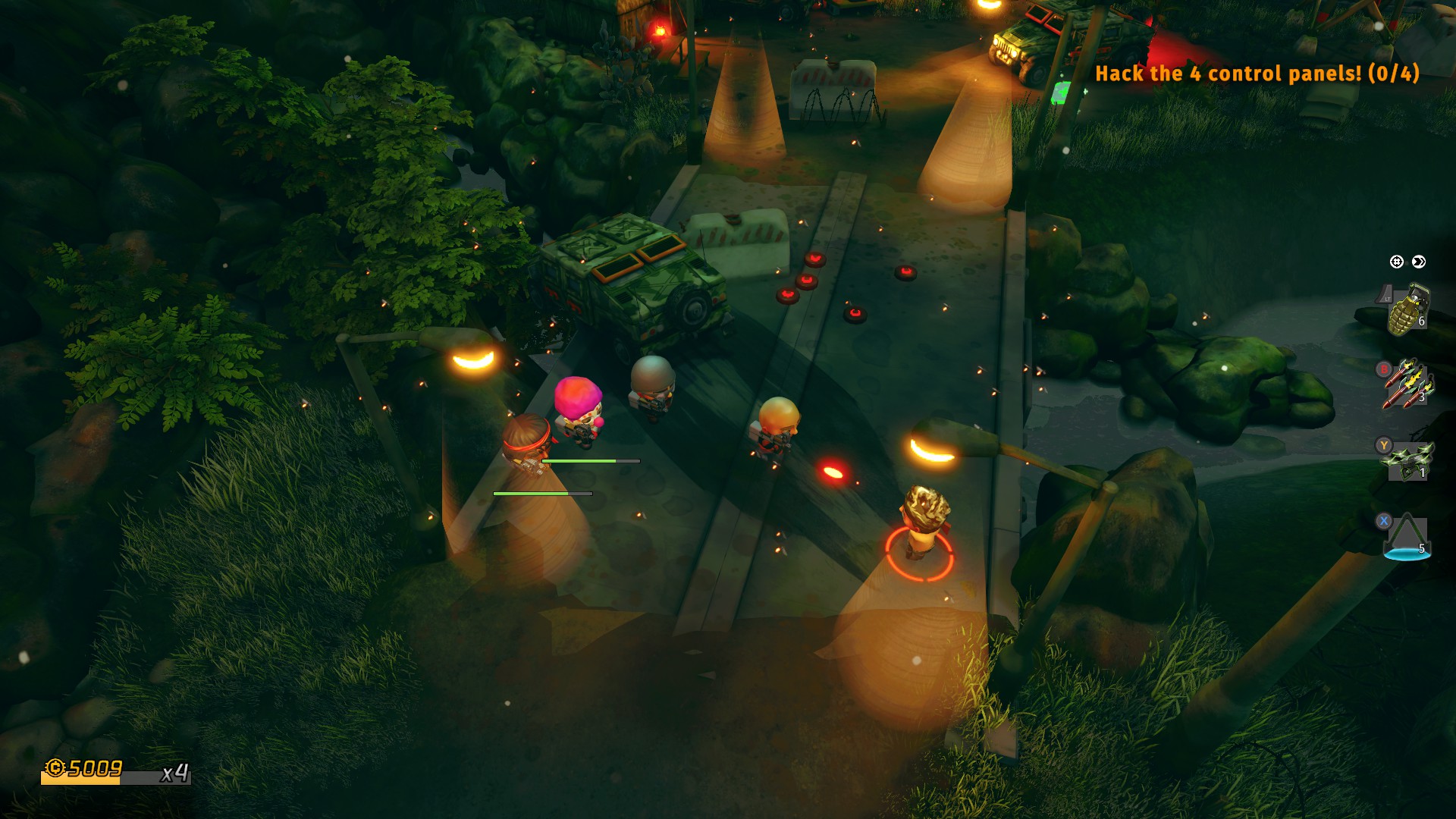Activate the rocket barrage ability
1456x819 pixels.
coord(1407,384)
